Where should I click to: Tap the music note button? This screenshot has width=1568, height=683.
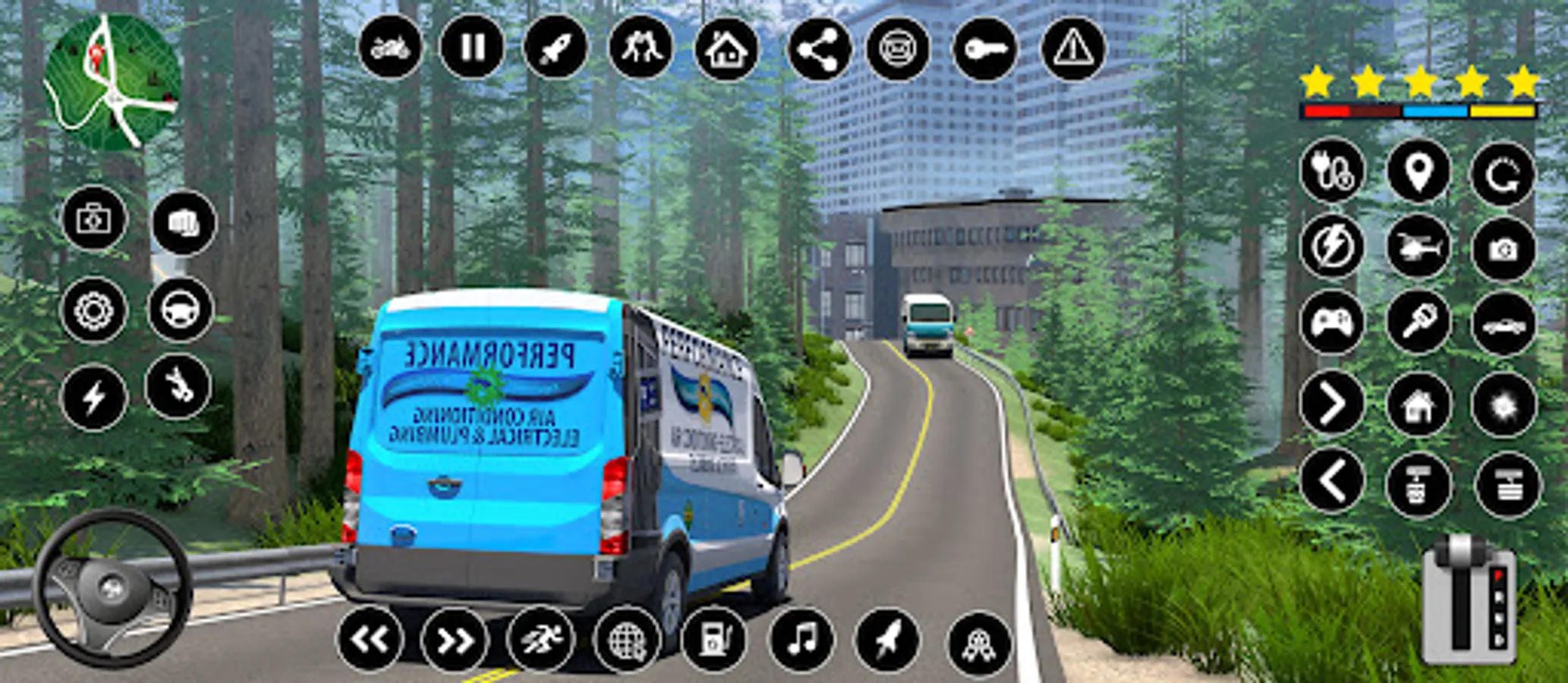[x=801, y=639]
